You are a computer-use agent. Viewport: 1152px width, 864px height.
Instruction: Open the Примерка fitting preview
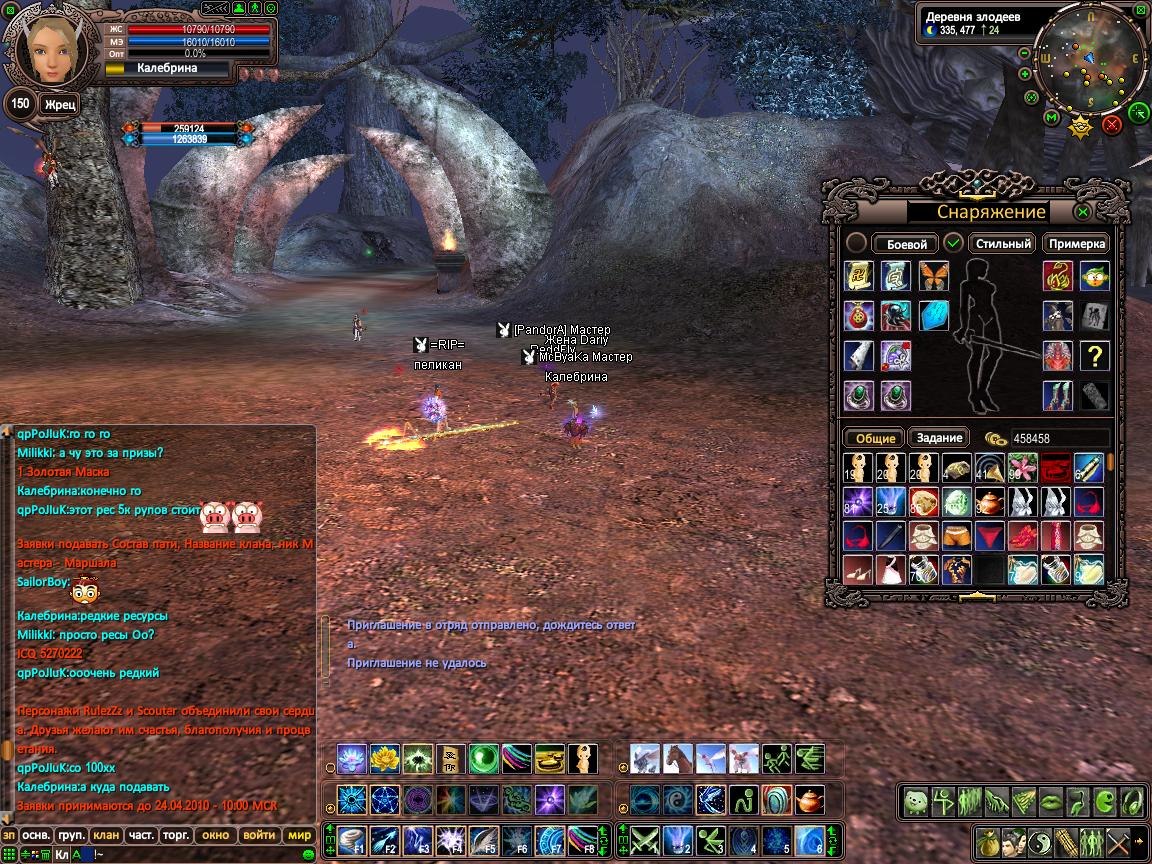click(x=1077, y=244)
